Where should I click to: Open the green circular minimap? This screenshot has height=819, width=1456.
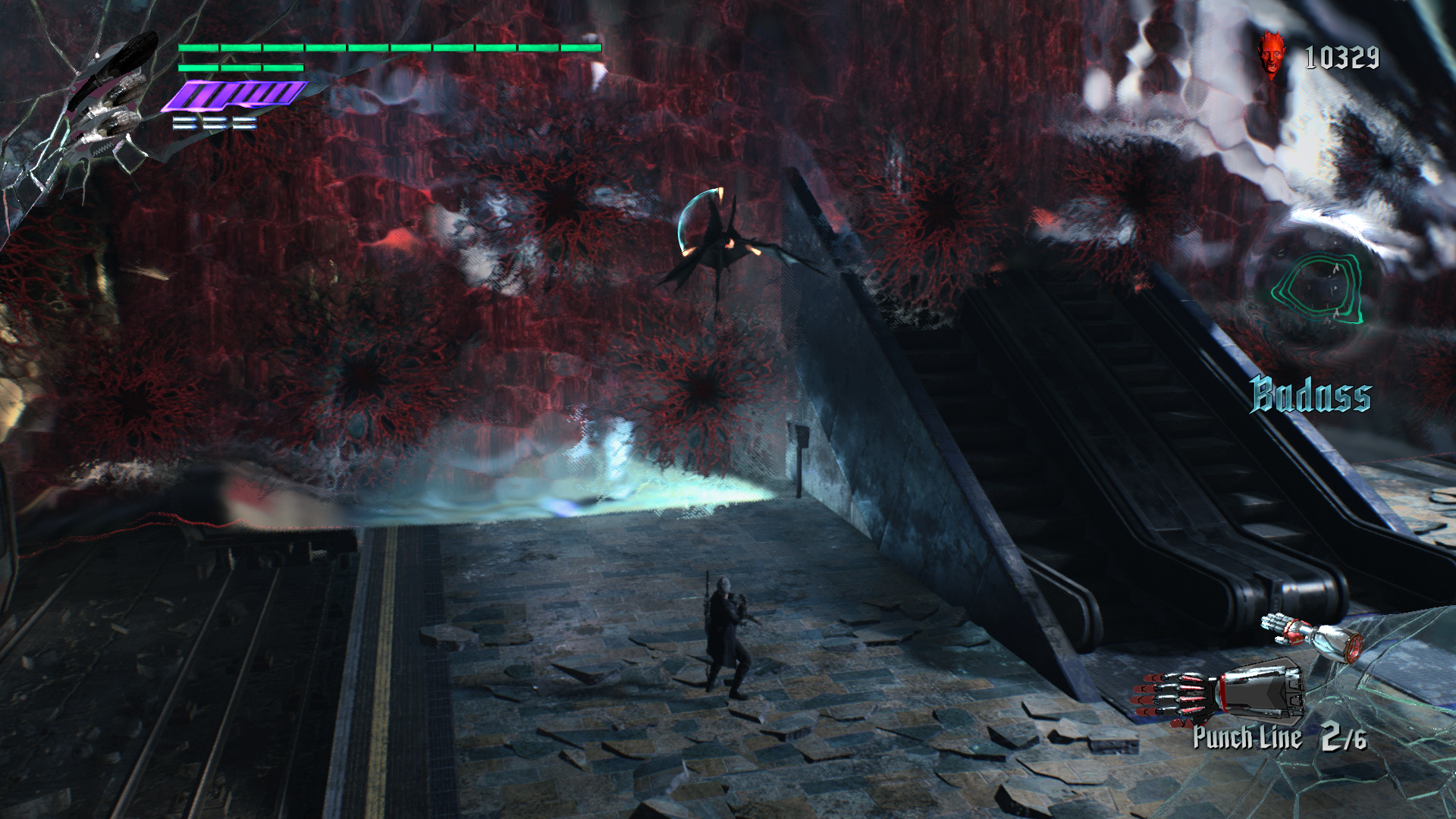(1318, 290)
